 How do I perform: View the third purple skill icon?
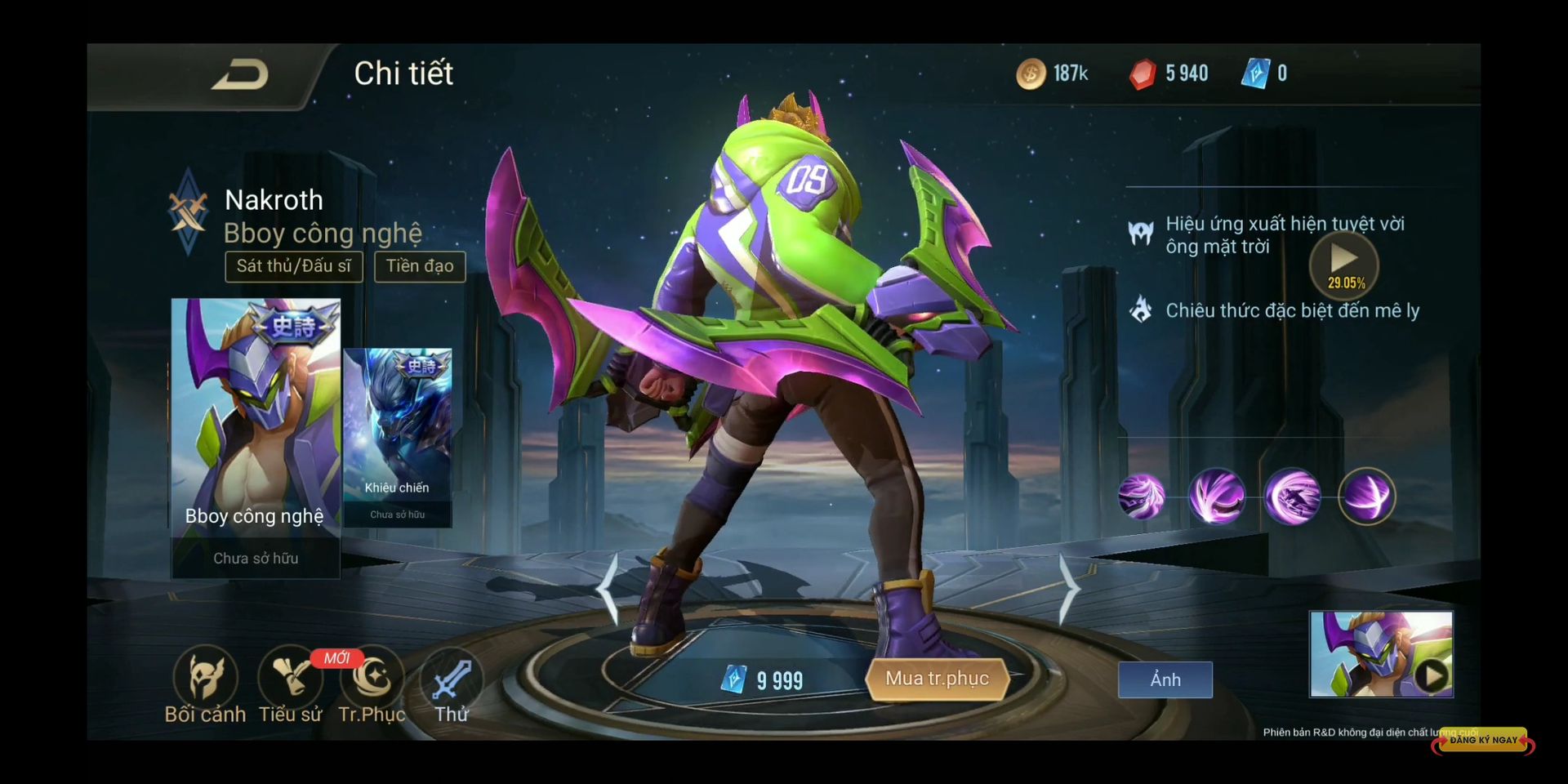tap(1292, 497)
